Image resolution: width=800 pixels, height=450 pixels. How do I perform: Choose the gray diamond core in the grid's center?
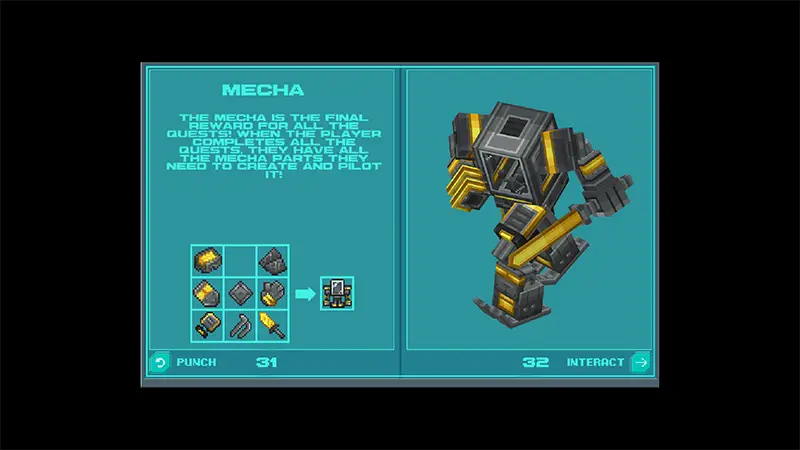click(x=240, y=293)
